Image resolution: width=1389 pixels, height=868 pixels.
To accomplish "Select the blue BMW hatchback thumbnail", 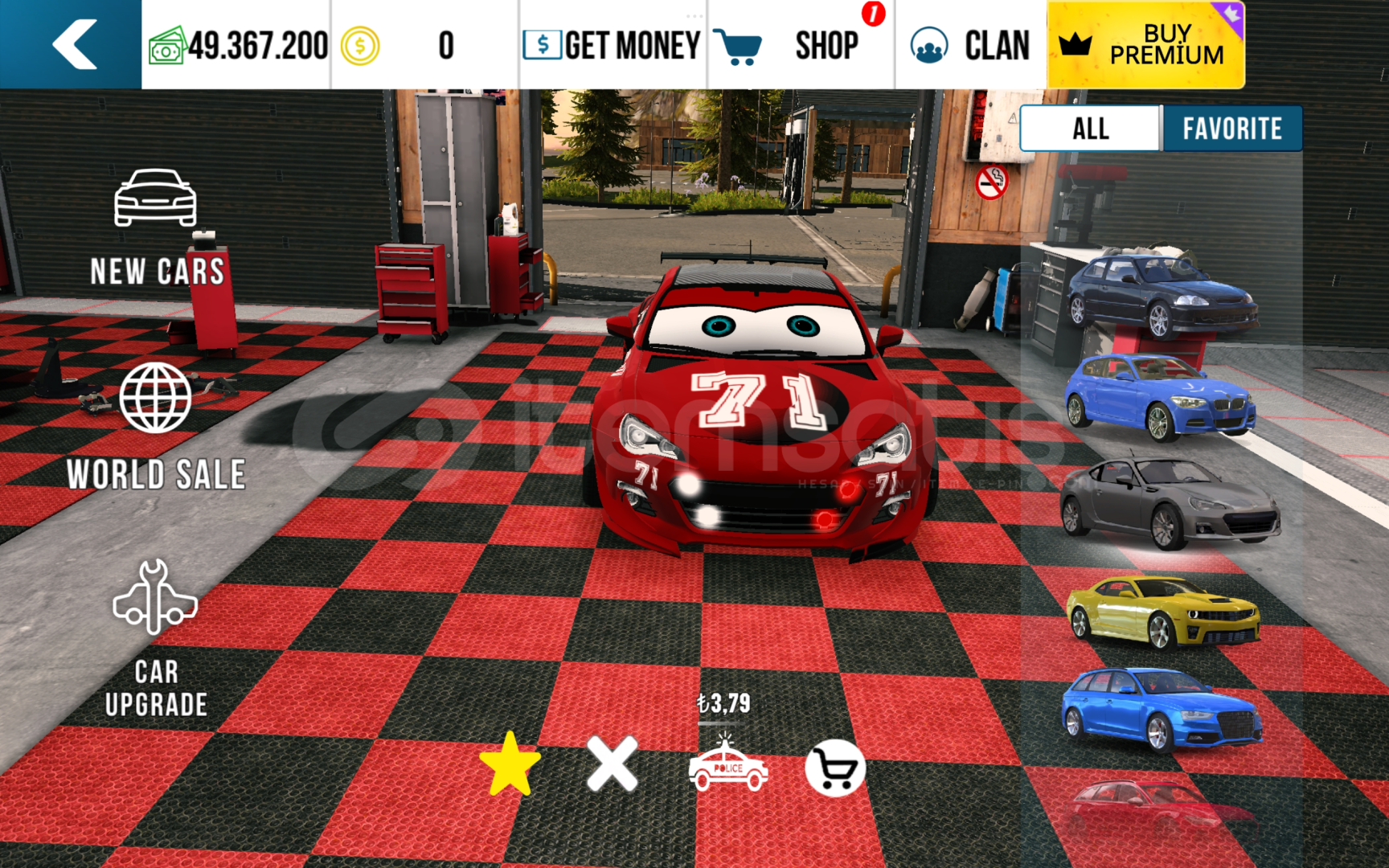I will point(1160,396).
